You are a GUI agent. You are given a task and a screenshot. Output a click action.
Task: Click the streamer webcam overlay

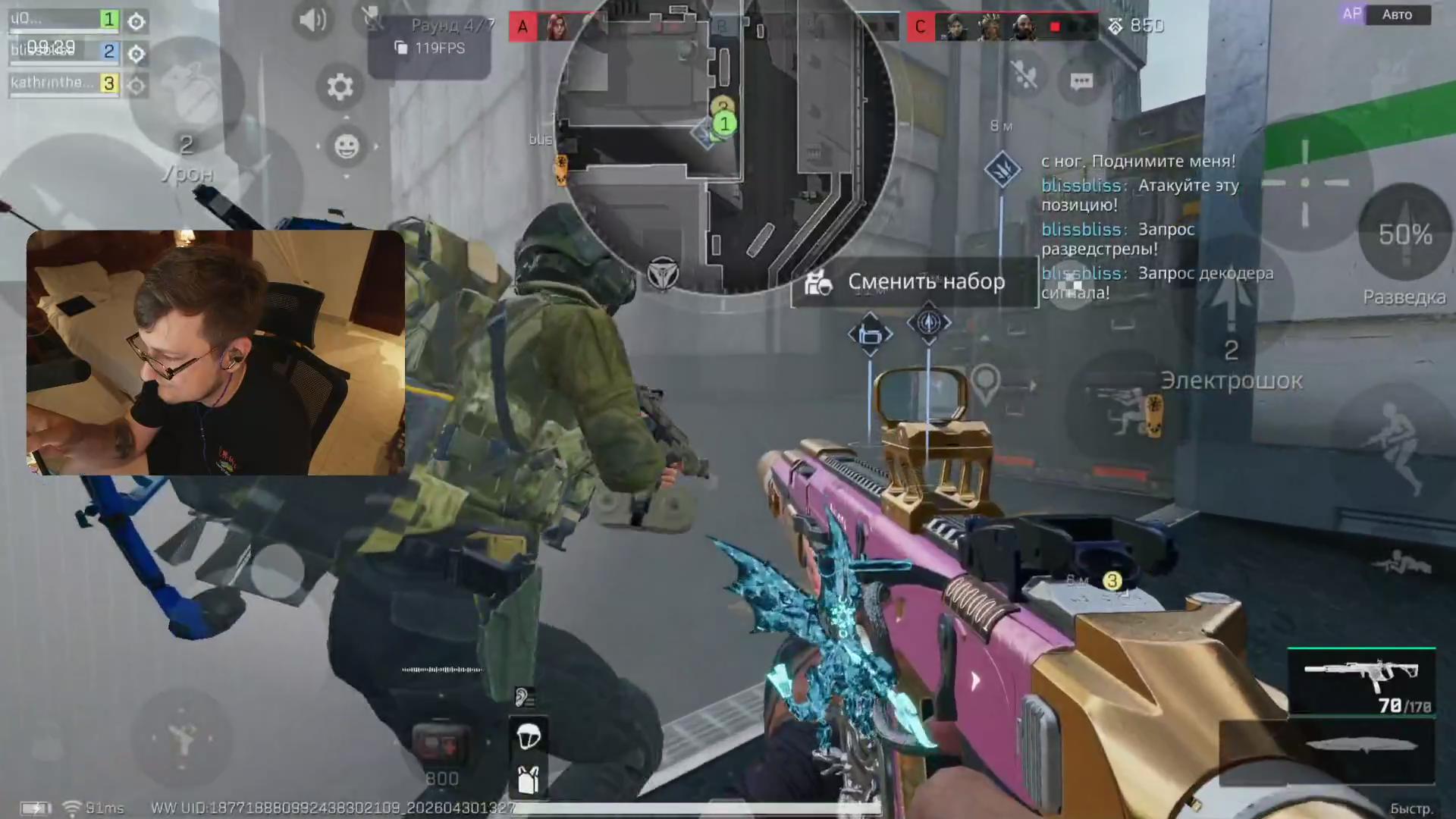coord(215,353)
